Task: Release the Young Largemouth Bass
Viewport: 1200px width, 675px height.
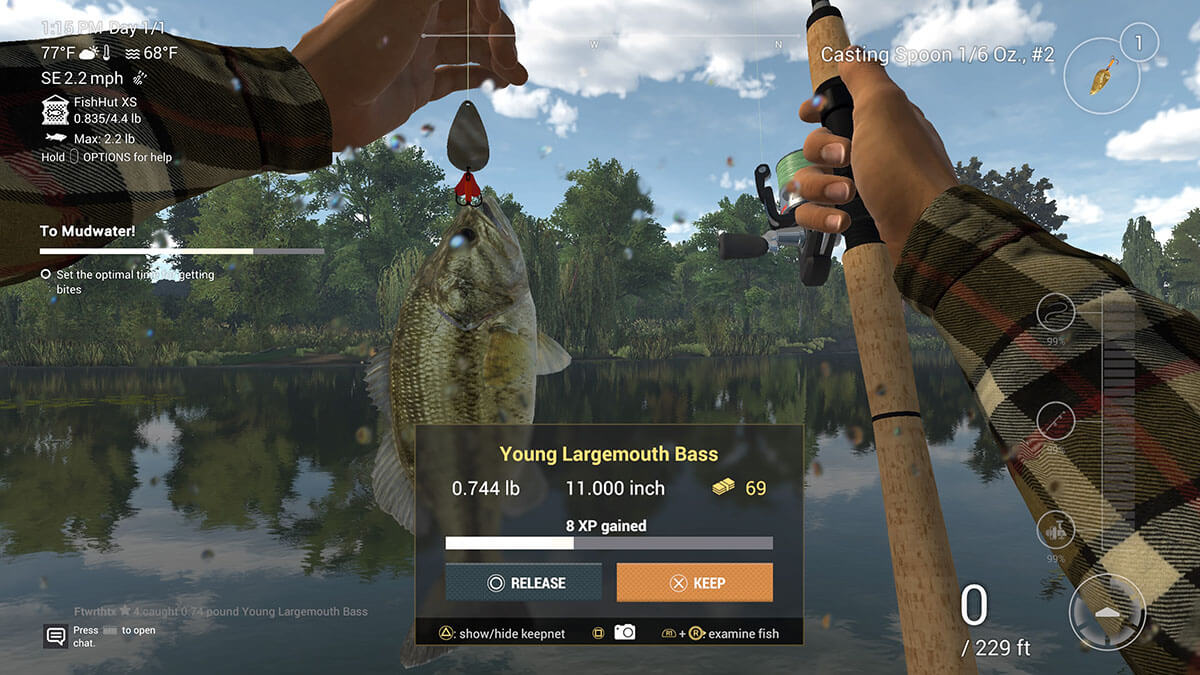Action: pos(523,583)
